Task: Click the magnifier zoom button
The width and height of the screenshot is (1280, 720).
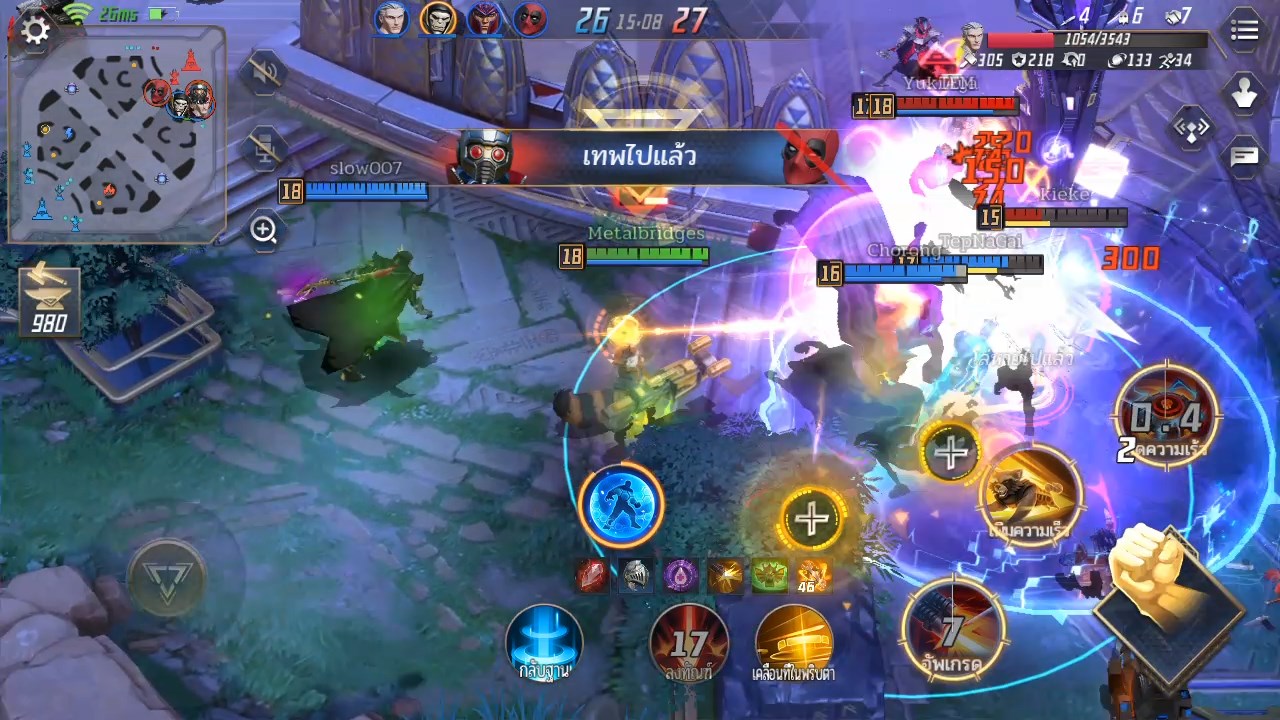Action: tap(264, 231)
